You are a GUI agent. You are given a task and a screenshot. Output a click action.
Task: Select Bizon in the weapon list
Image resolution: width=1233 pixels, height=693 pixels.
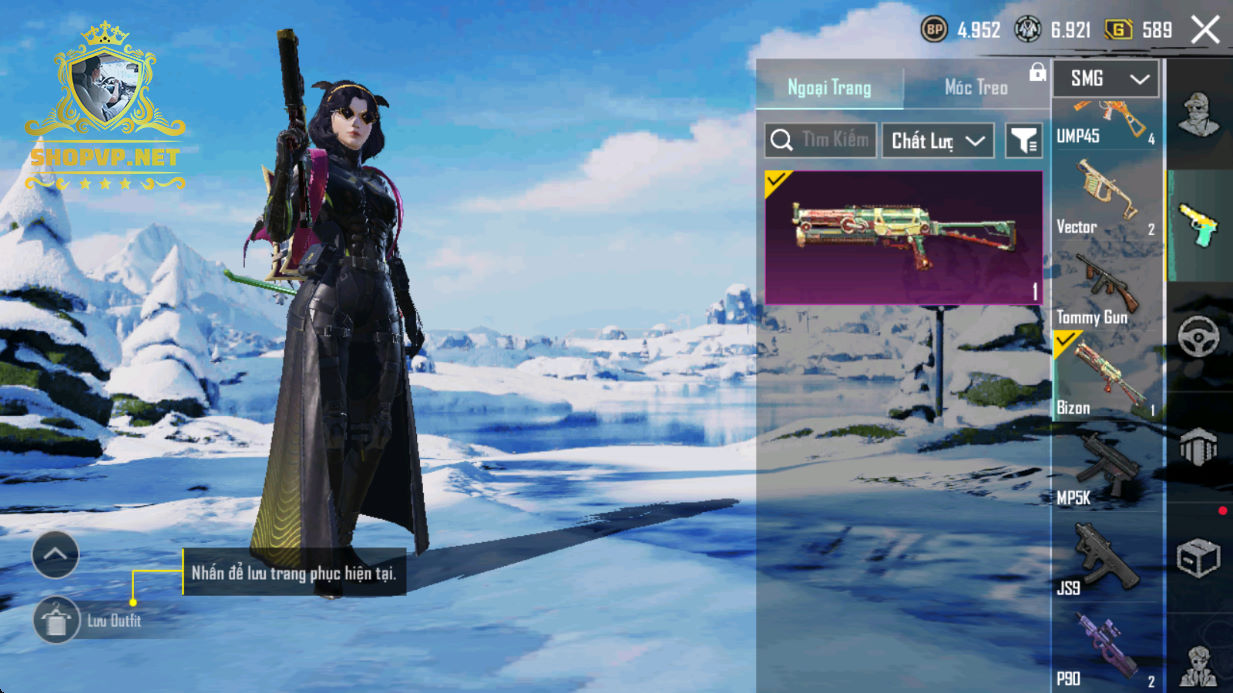pyautogui.click(x=1106, y=378)
